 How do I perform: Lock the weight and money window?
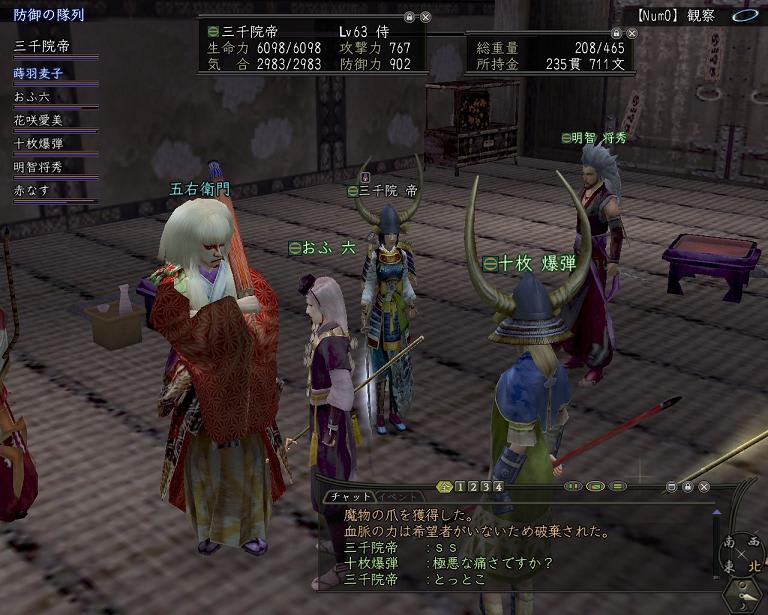tap(618, 34)
